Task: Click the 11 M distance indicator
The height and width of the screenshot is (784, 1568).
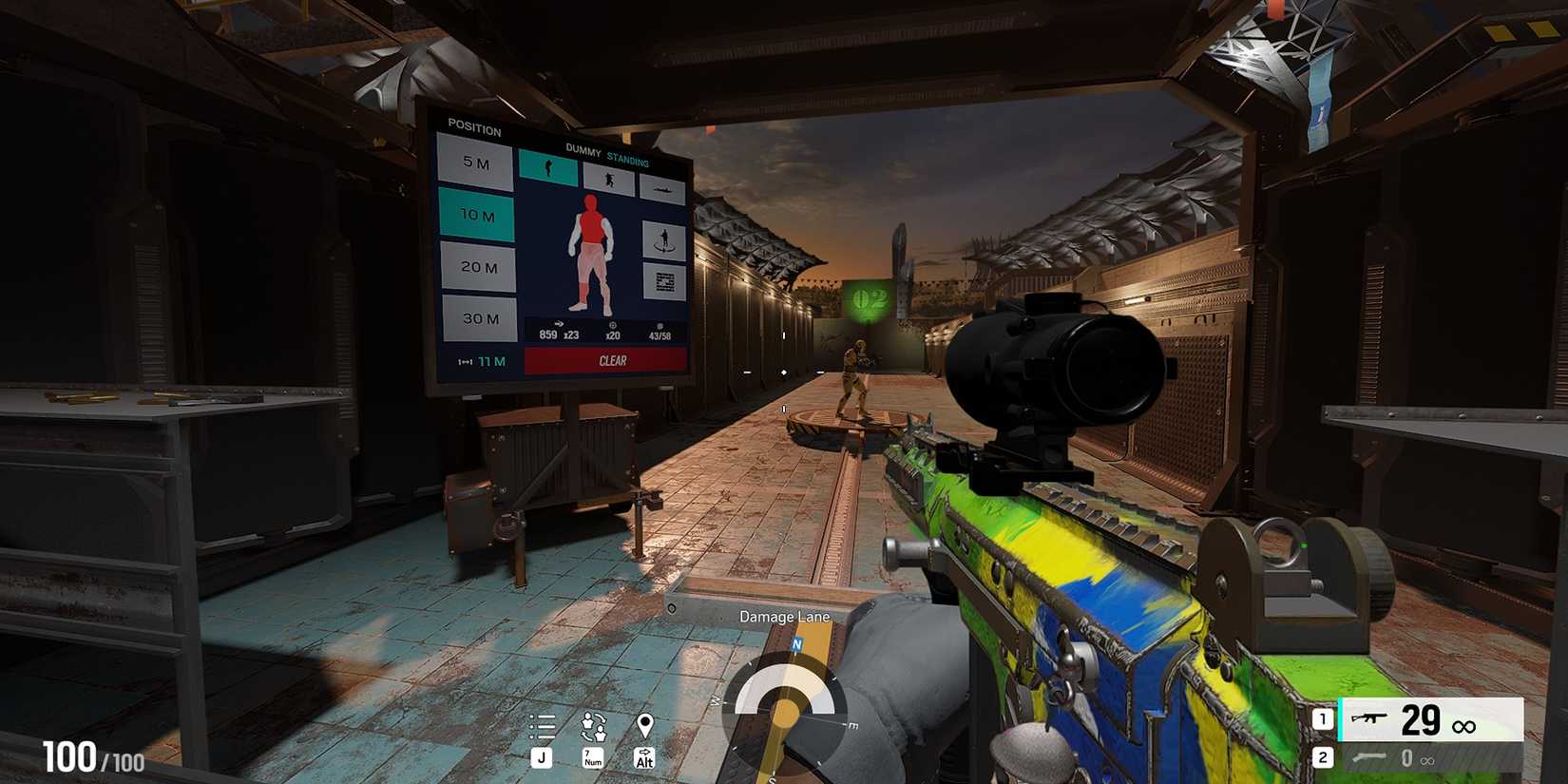Action: click(488, 359)
